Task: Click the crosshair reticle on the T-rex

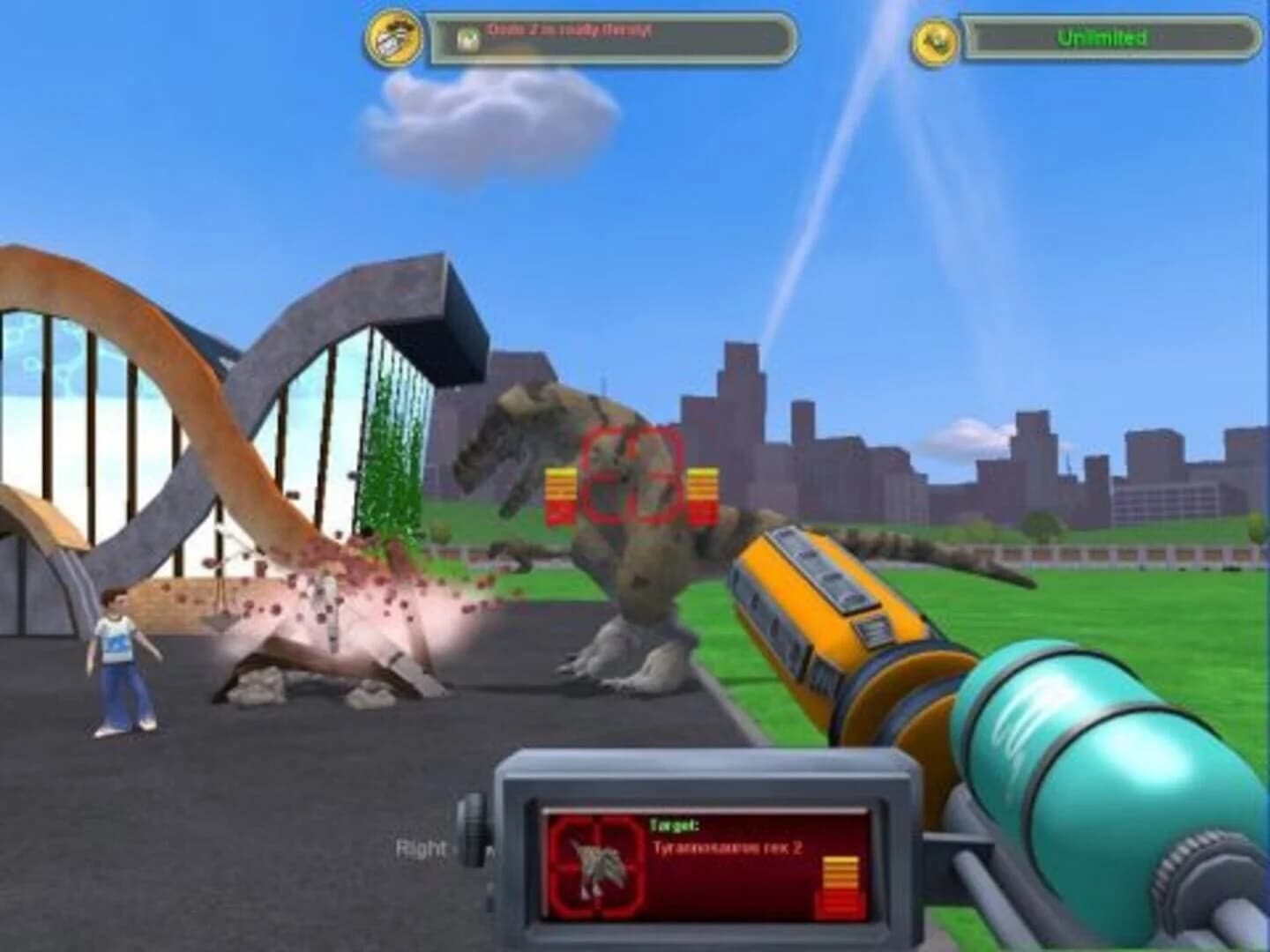Action: tap(631, 476)
